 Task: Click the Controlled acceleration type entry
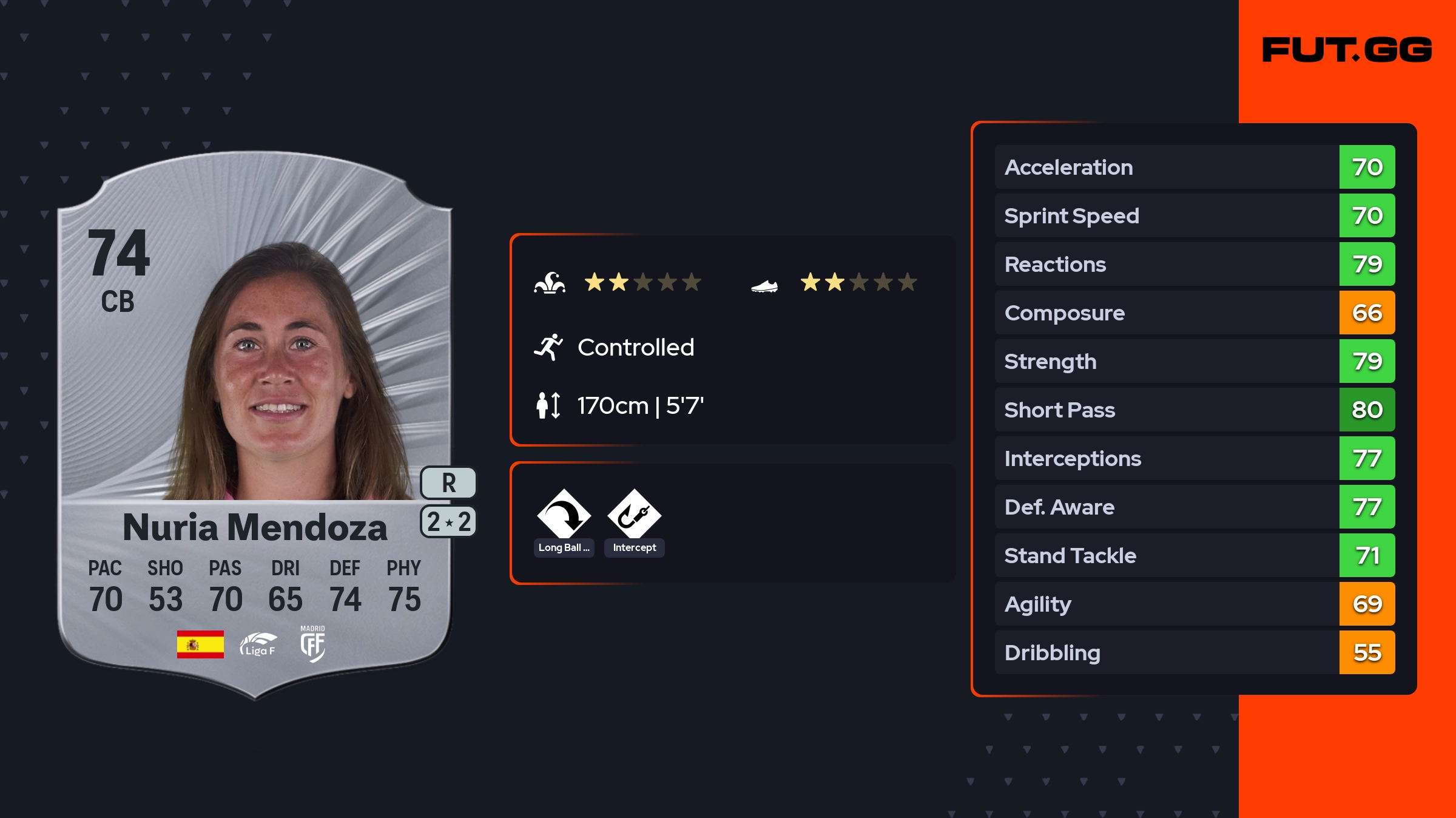pyautogui.click(x=635, y=348)
